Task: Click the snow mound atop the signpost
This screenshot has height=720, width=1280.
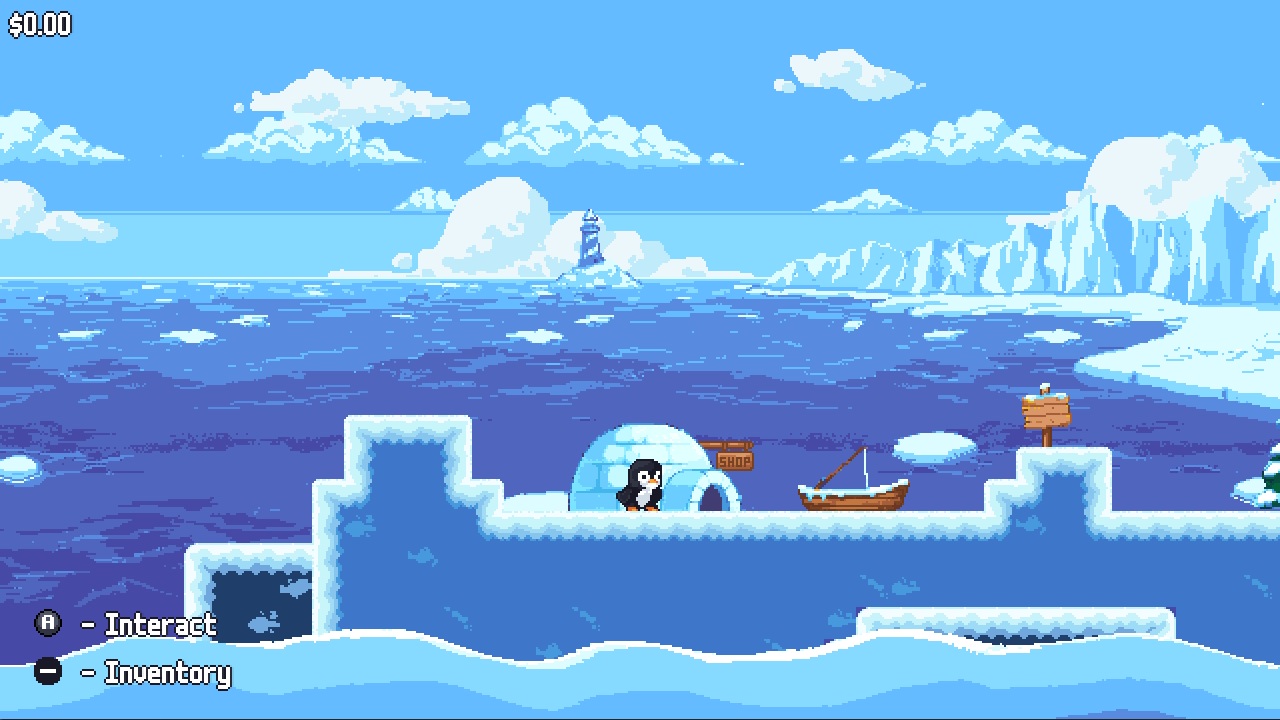Action: coord(1043,387)
